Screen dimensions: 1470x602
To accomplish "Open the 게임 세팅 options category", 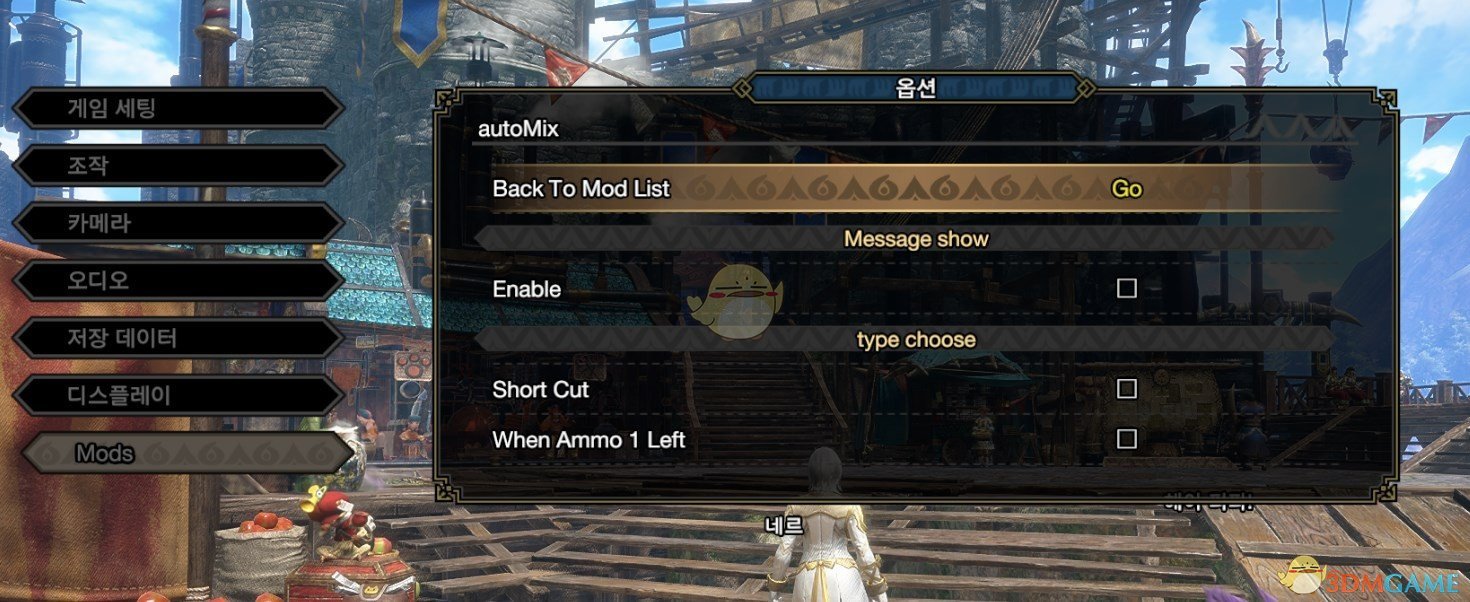I will point(177,108).
